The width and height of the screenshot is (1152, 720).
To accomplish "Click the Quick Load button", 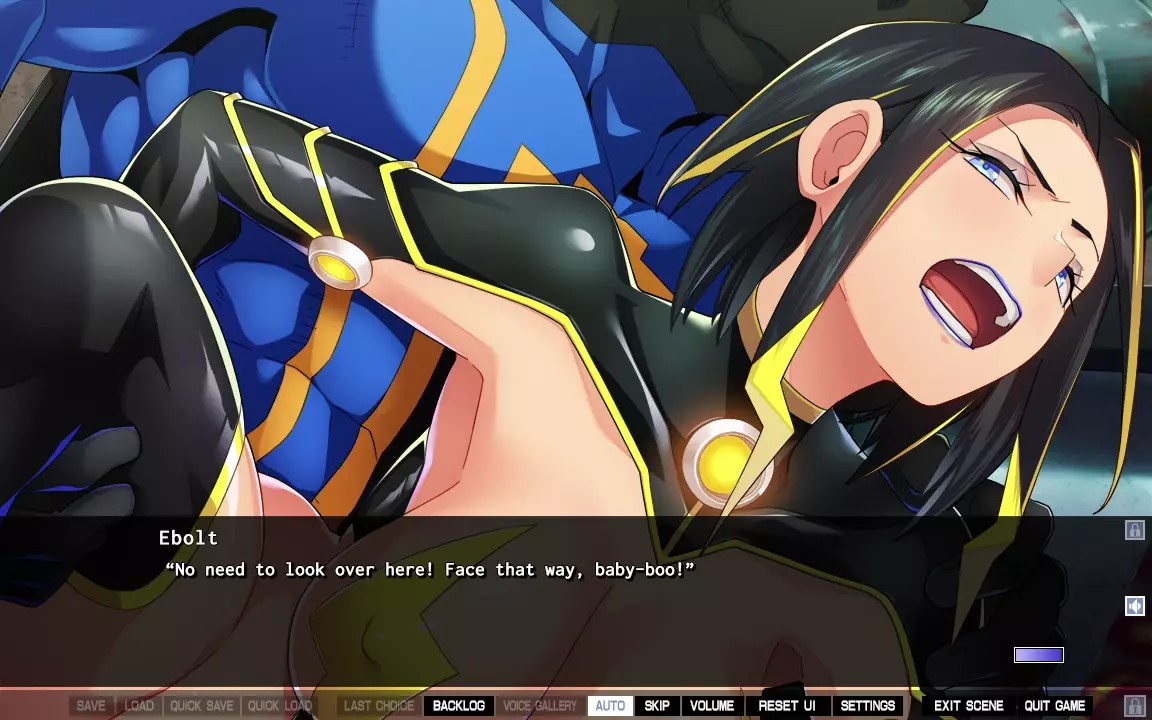I will click(x=280, y=706).
